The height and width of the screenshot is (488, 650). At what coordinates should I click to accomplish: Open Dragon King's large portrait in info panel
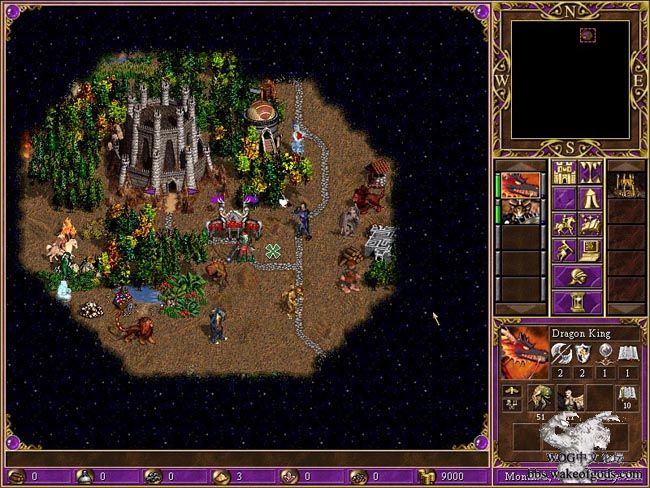(x=522, y=349)
